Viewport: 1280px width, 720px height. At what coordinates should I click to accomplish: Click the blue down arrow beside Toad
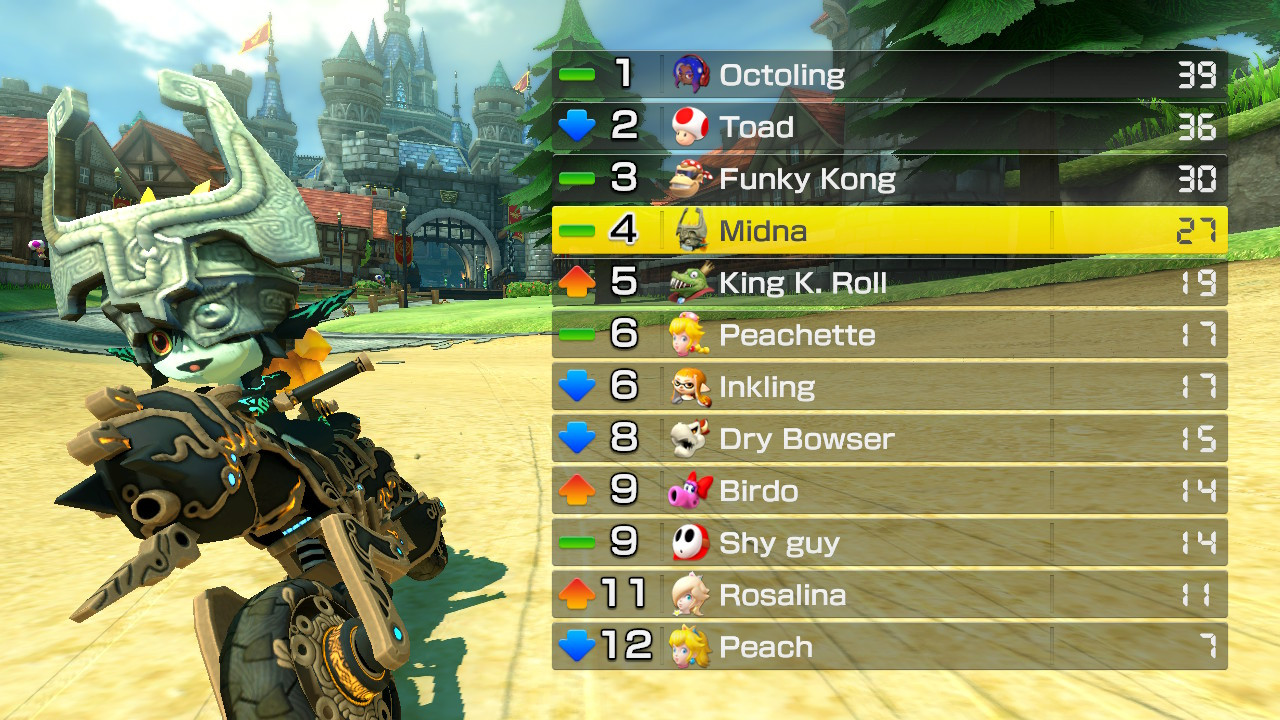pos(575,125)
